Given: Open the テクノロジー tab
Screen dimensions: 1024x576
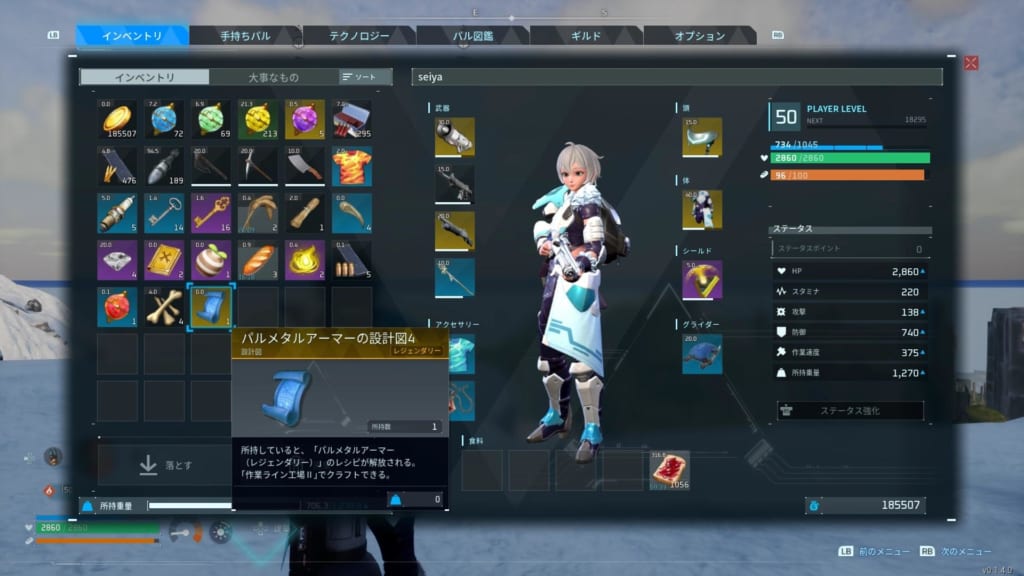Looking at the screenshot, I should 358,36.
